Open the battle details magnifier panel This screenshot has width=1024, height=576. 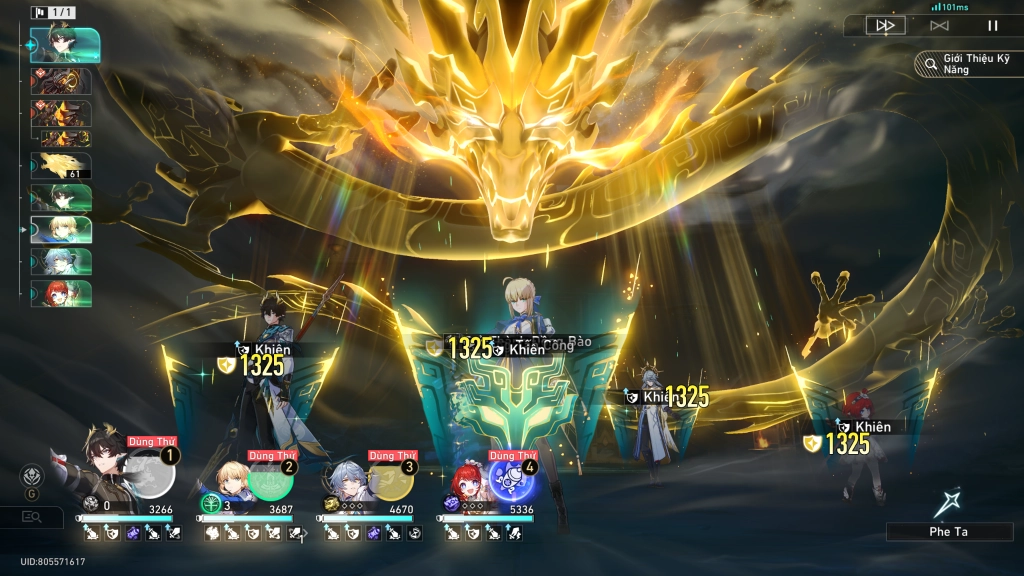[x=32, y=516]
